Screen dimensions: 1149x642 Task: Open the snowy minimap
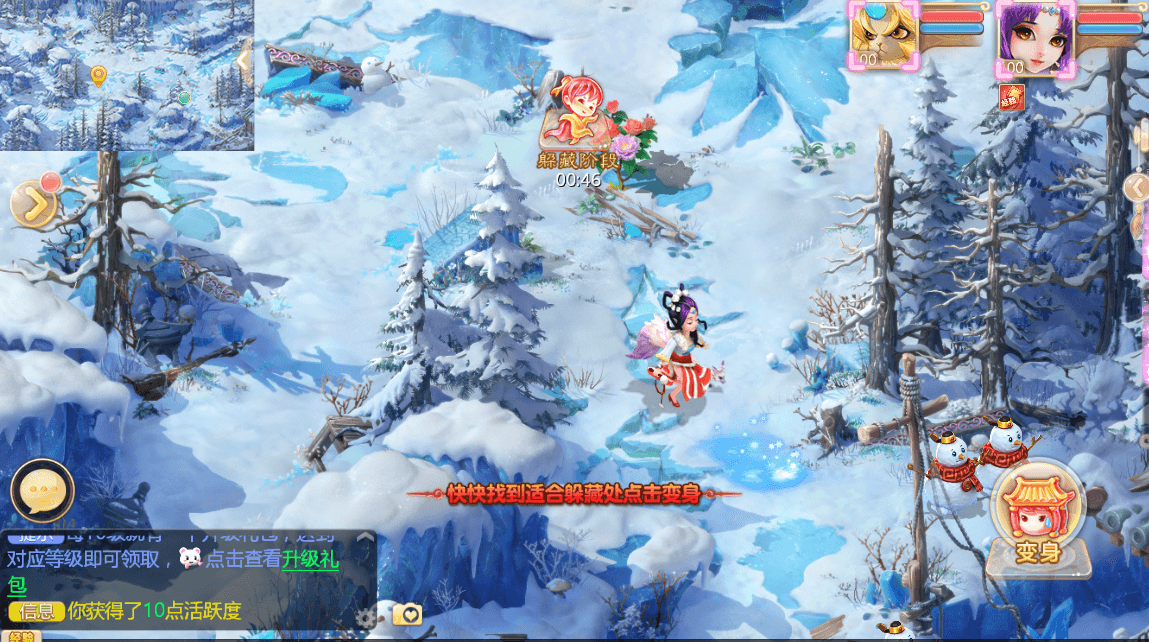(x=120, y=75)
